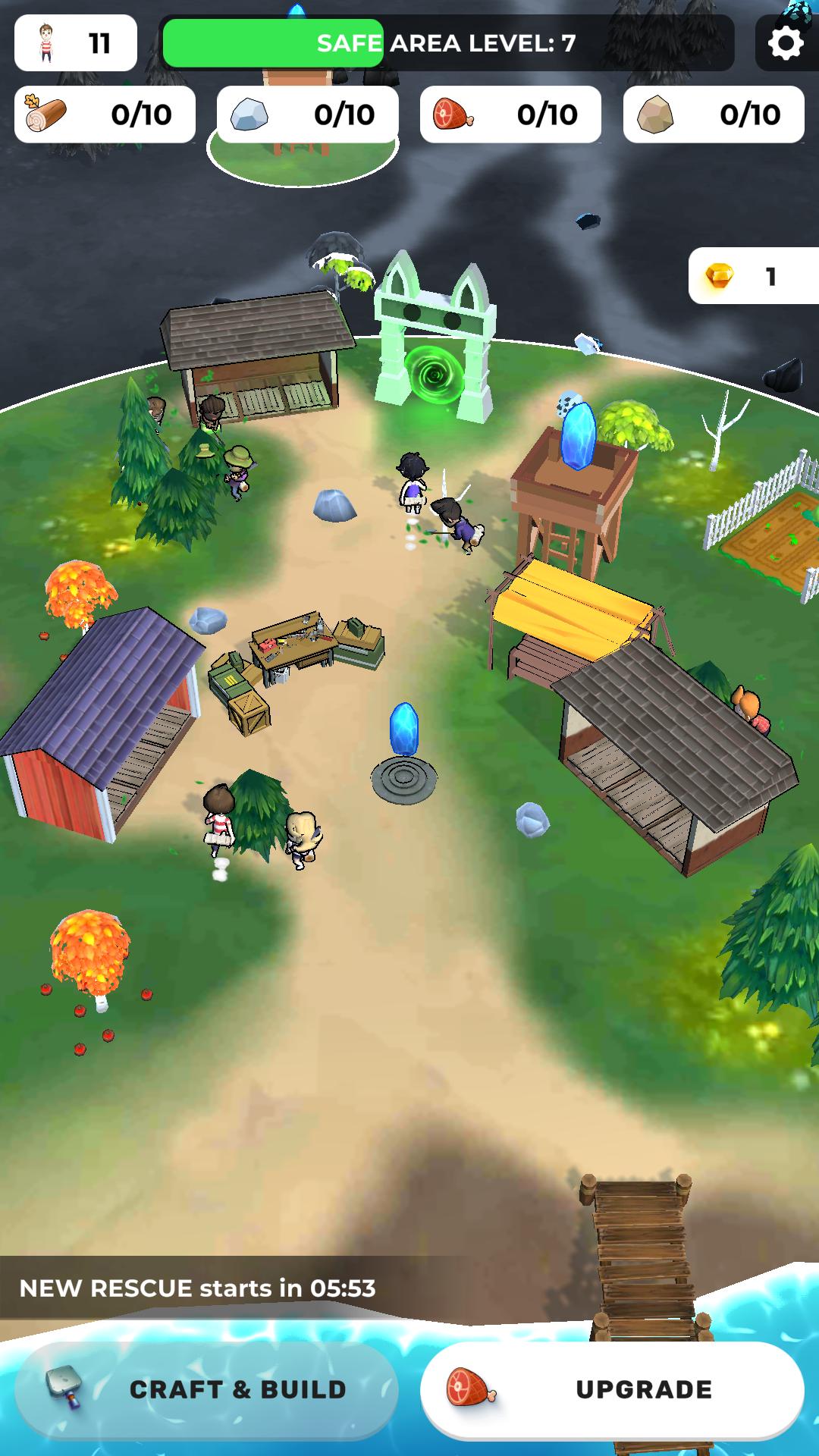Open the Craft & Build menu
This screenshot has height=1456, width=819.
coord(206,1389)
